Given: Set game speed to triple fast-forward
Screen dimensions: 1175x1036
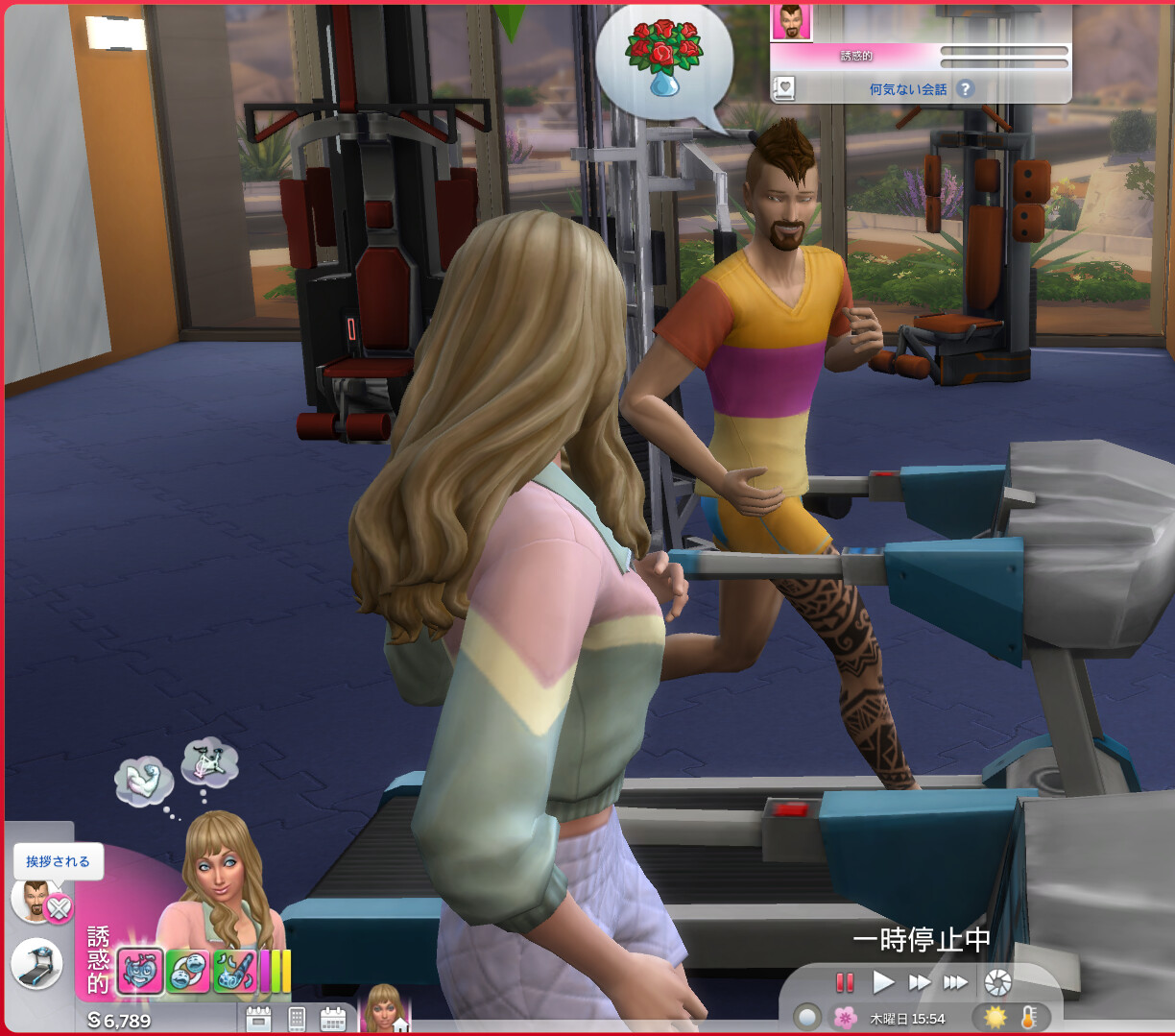Looking at the screenshot, I should [955, 982].
